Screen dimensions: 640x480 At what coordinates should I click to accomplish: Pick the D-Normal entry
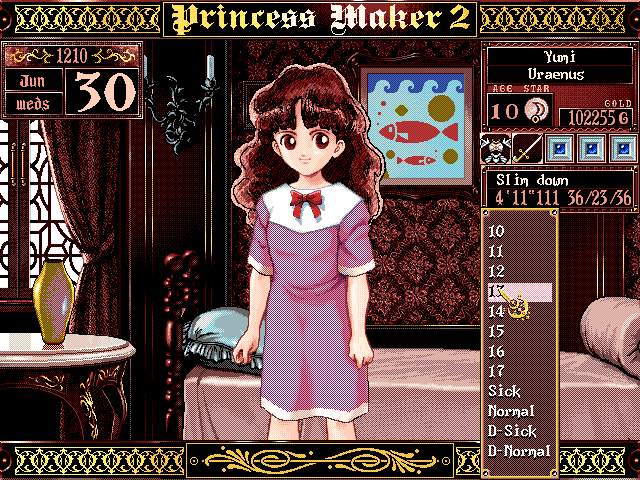[x=518, y=451]
